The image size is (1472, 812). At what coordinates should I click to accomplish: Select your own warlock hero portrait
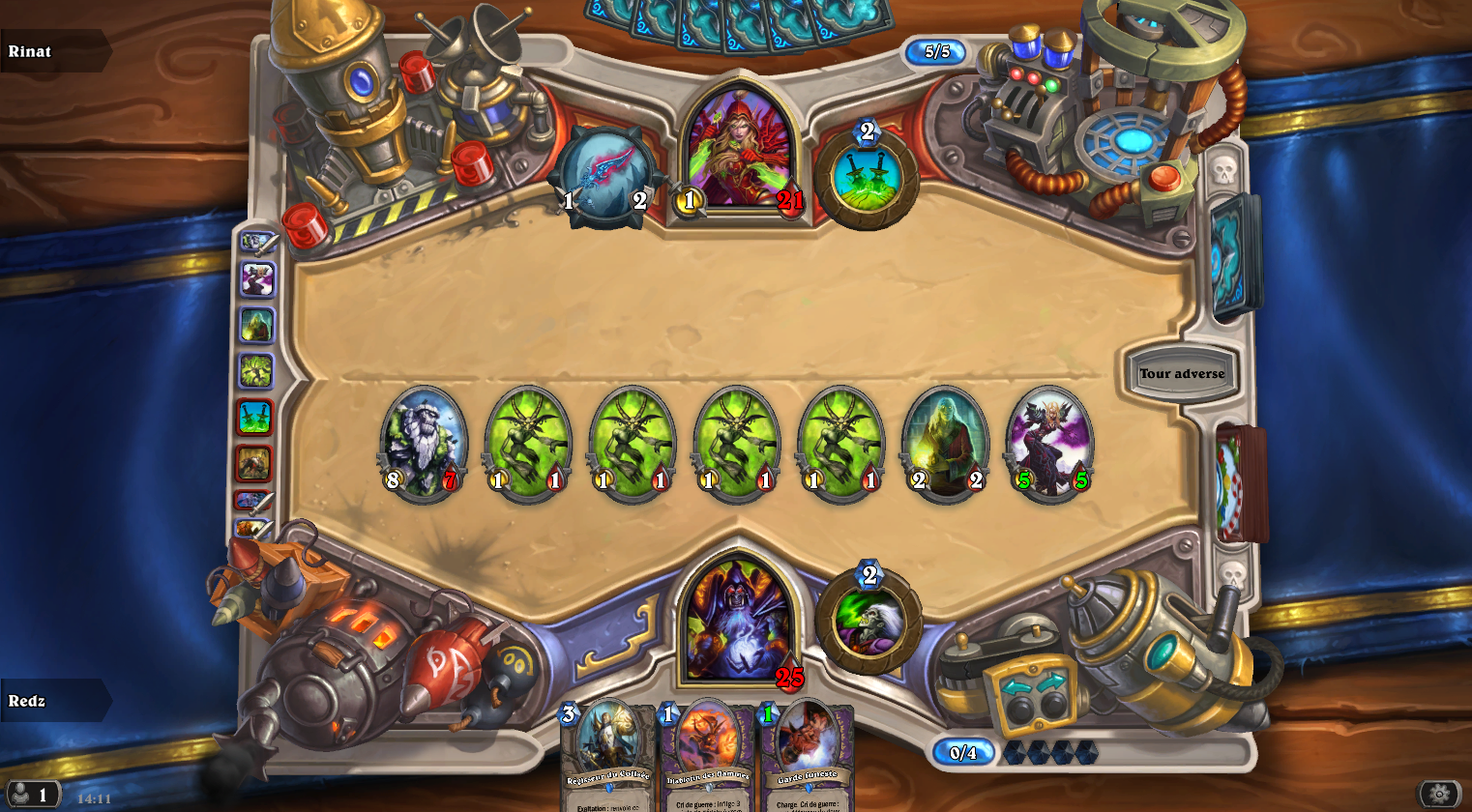739,619
